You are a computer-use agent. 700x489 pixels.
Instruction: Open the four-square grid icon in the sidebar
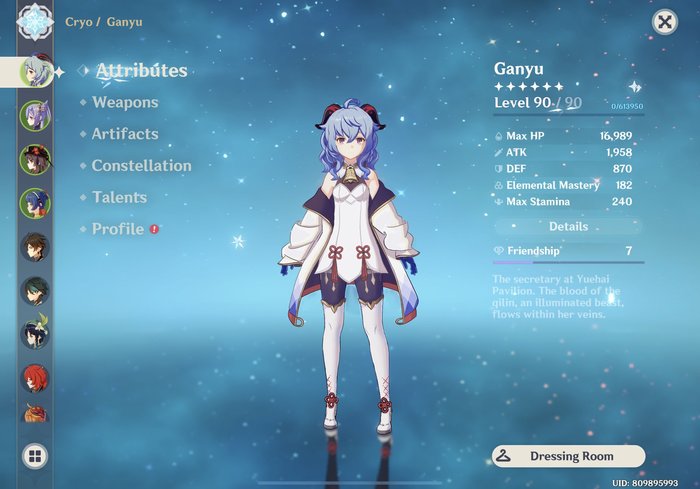(34, 456)
